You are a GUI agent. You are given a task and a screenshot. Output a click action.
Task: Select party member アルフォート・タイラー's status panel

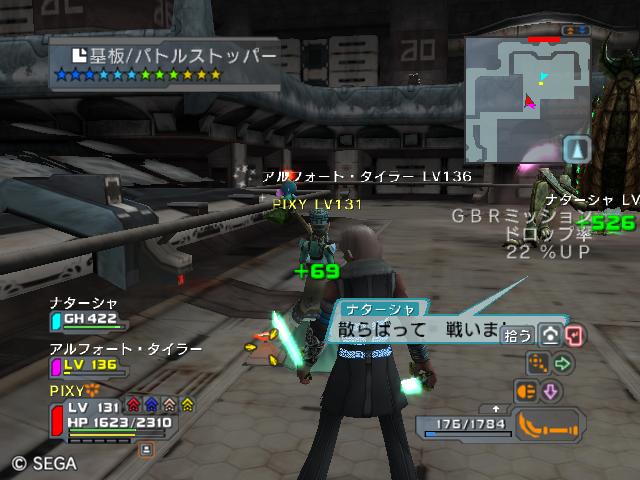pos(110,357)
